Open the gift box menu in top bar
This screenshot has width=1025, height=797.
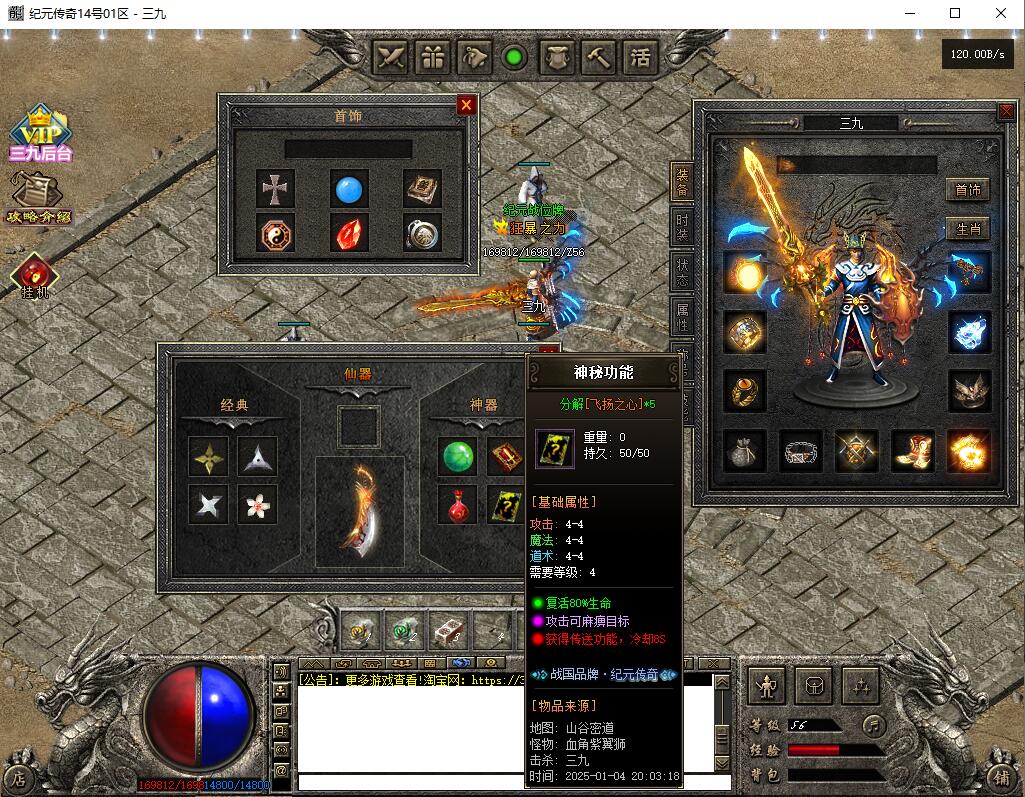432,57
